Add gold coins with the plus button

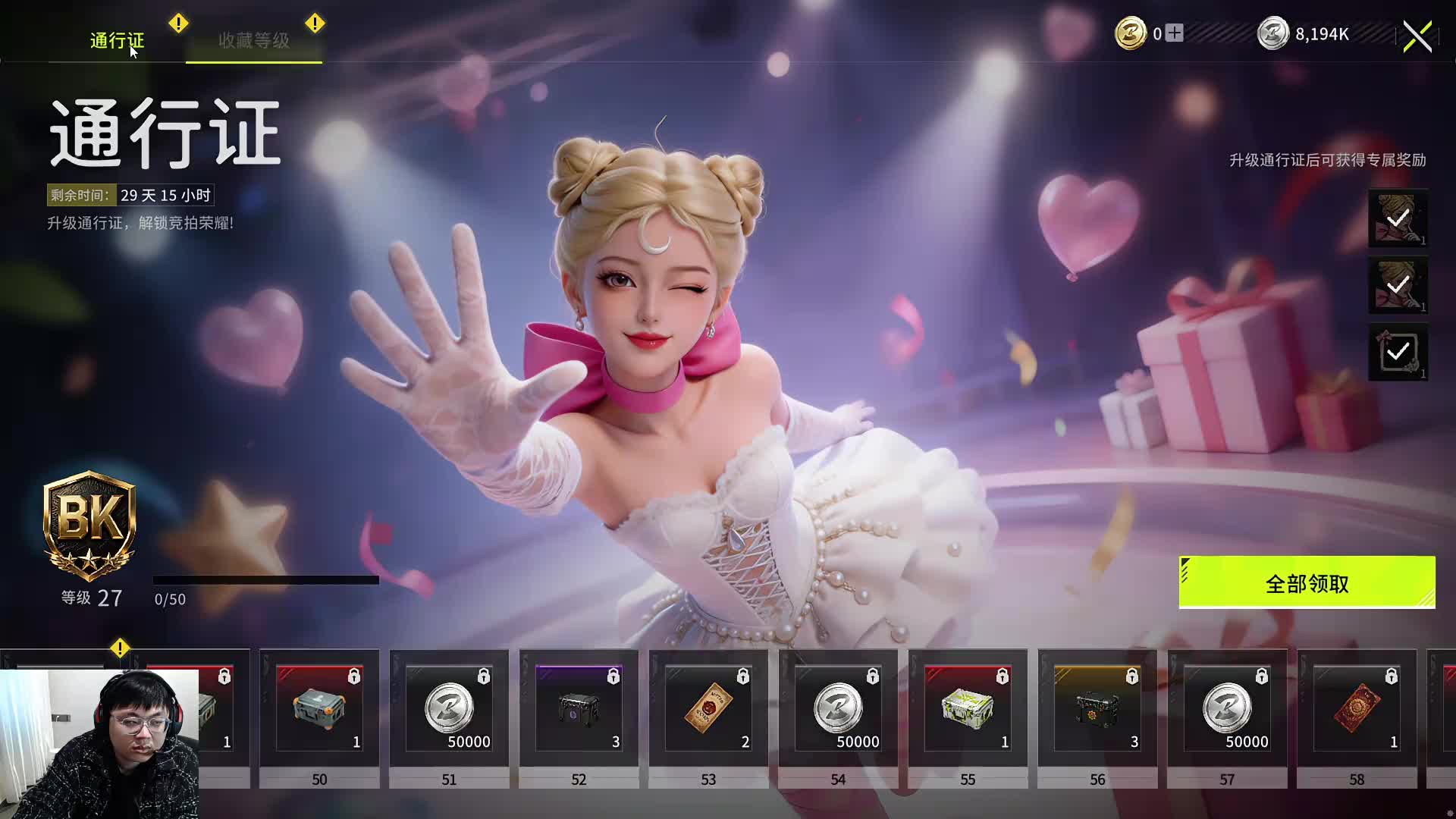[1174, 33]
